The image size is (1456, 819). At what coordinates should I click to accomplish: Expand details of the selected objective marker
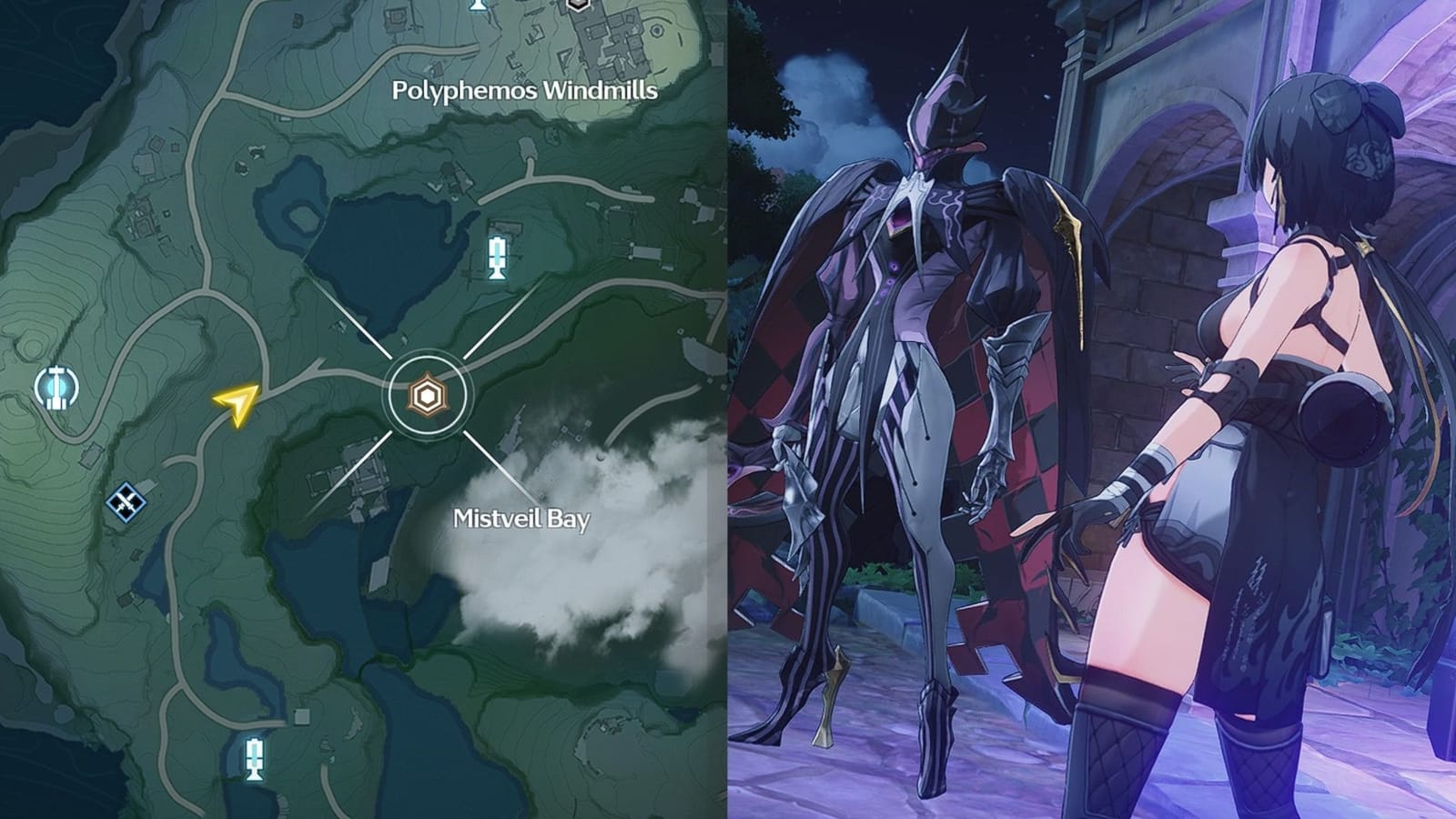pos(428,396)
